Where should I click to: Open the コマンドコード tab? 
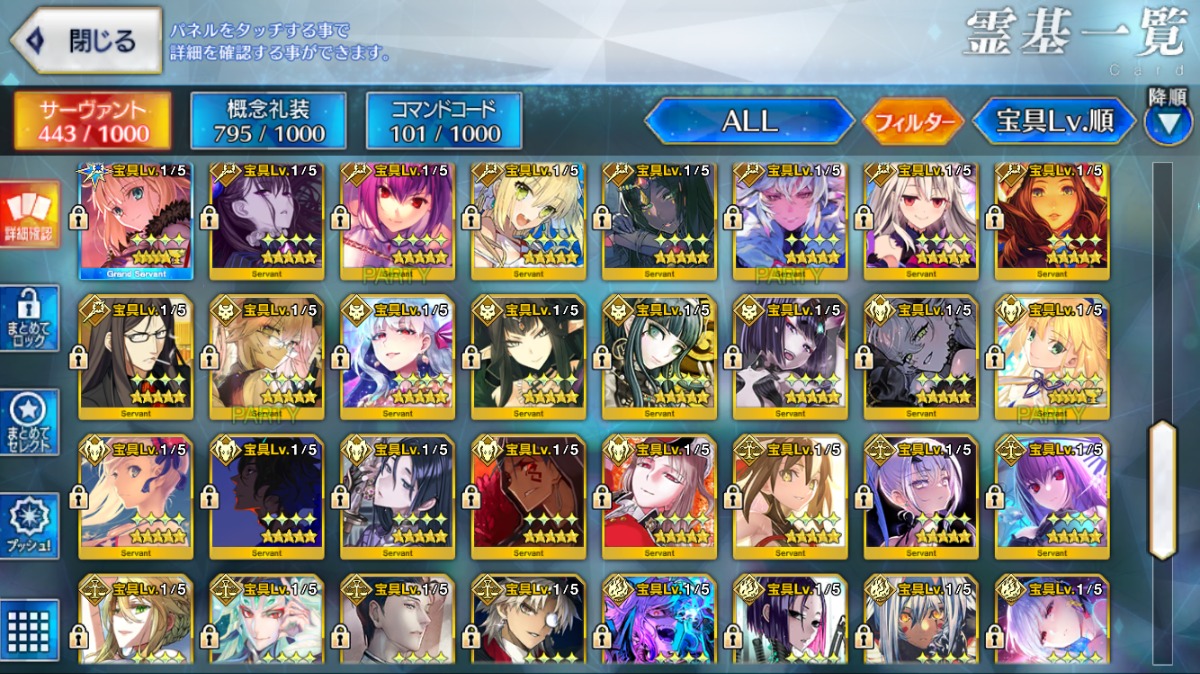click(443, 121)
